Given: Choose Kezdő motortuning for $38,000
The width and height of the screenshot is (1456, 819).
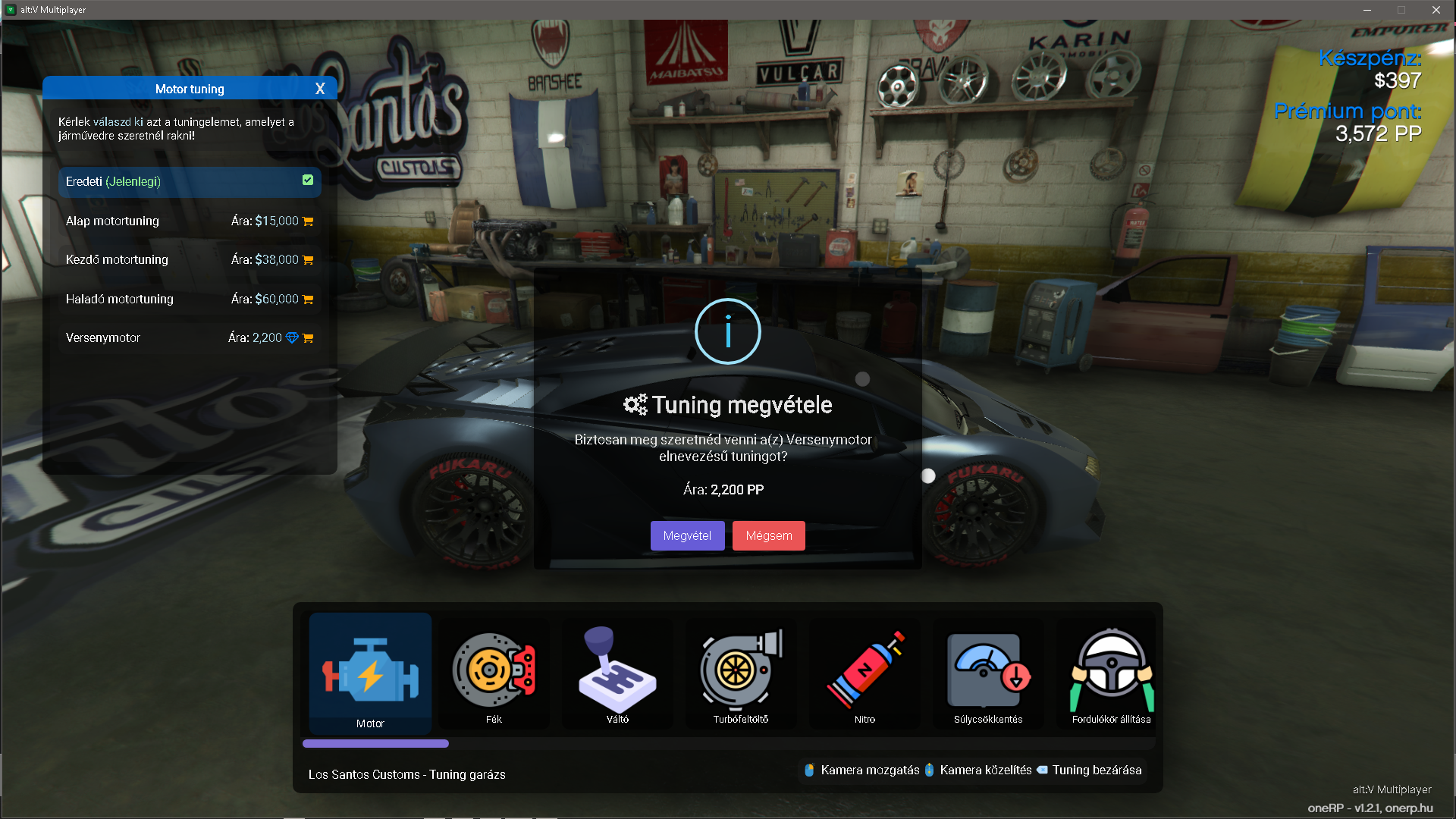Looking at the screenshot, I should click(x=190, y=260).
